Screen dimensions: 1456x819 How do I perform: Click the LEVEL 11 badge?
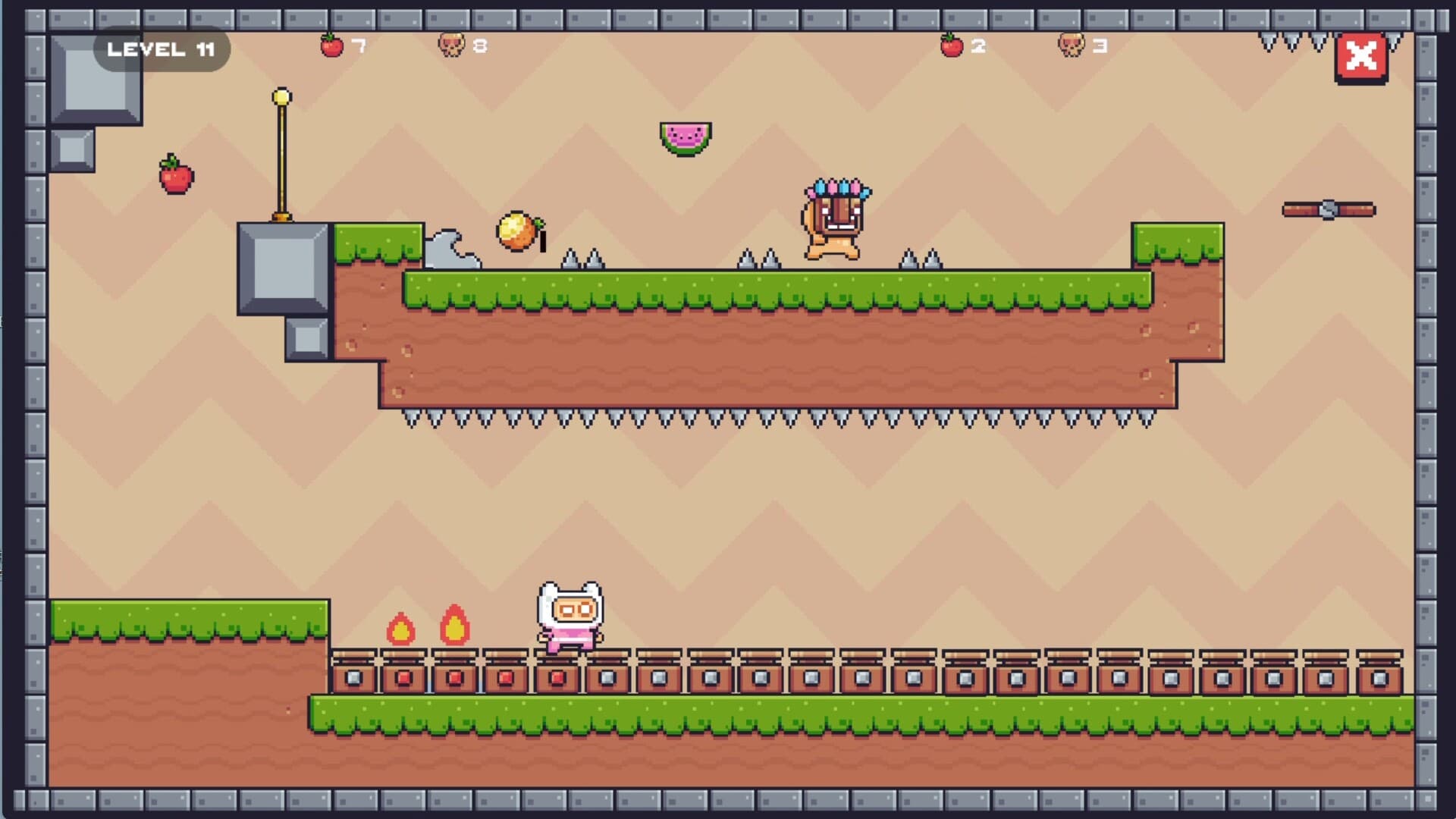pyautogui.click(x=160, y=49)
